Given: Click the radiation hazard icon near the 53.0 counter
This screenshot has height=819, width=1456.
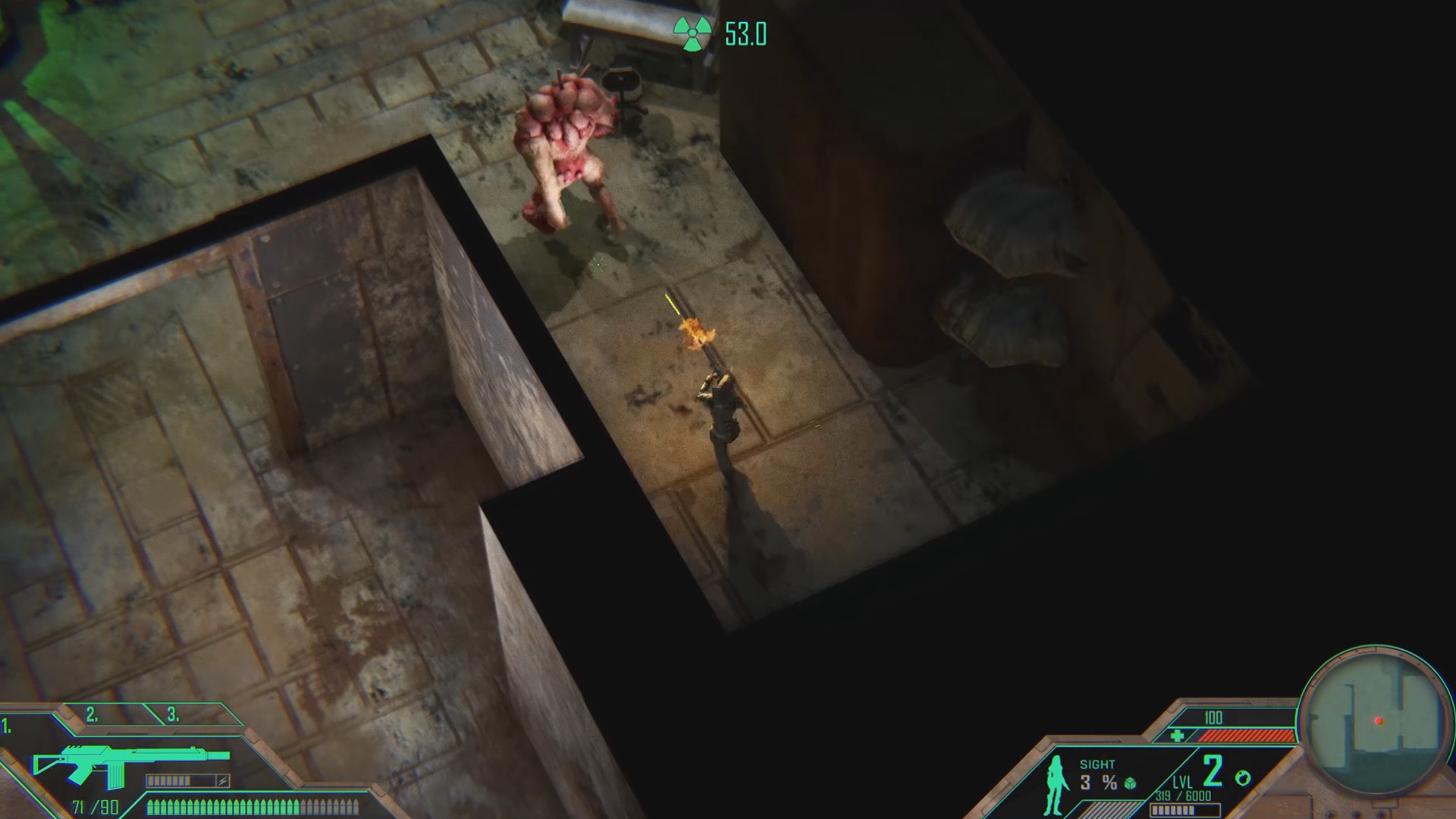Looking at the screenshot, I should [x=691, y=33].
